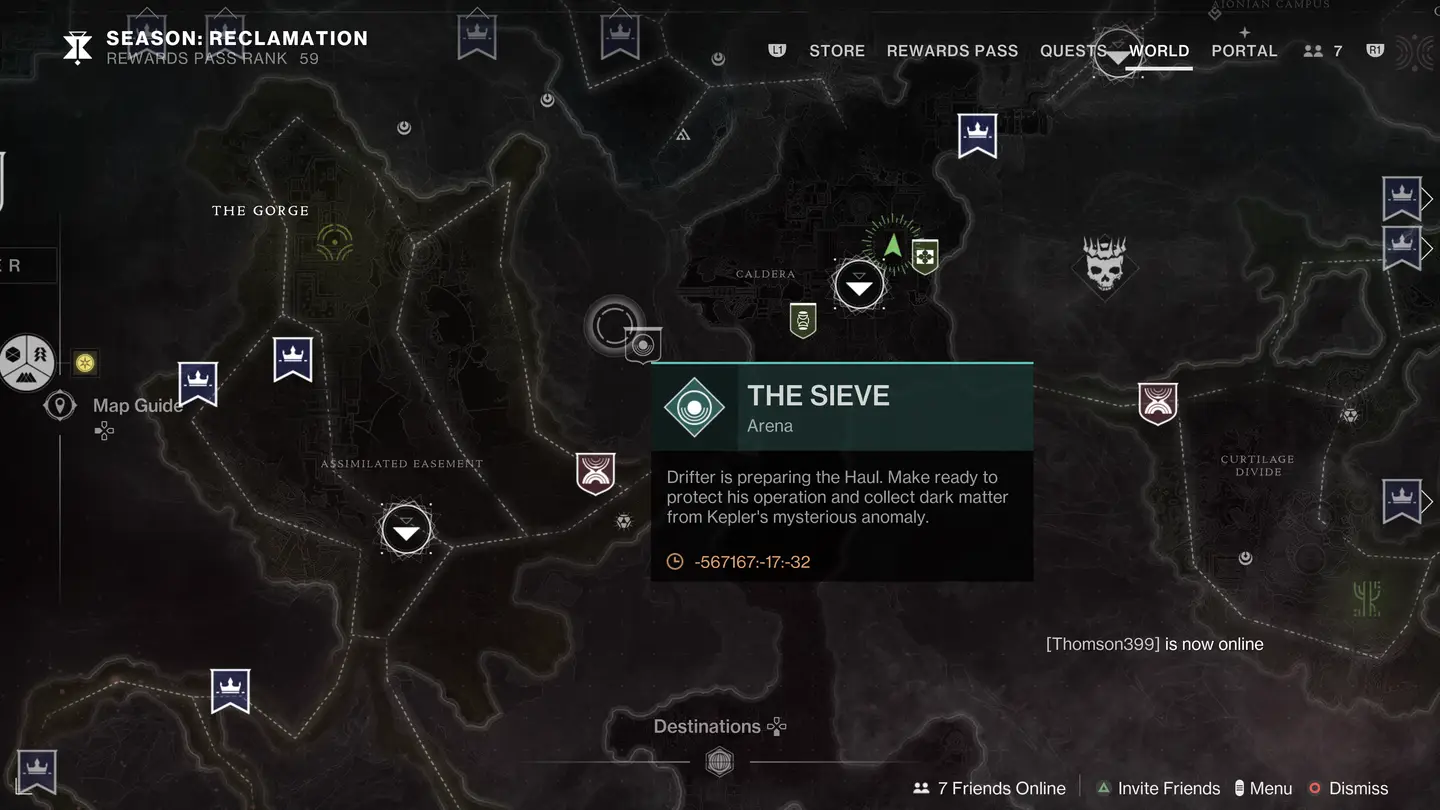1440x810 pixels.
Task: Click The Sieve arena map marker
Action: point(643,345)
